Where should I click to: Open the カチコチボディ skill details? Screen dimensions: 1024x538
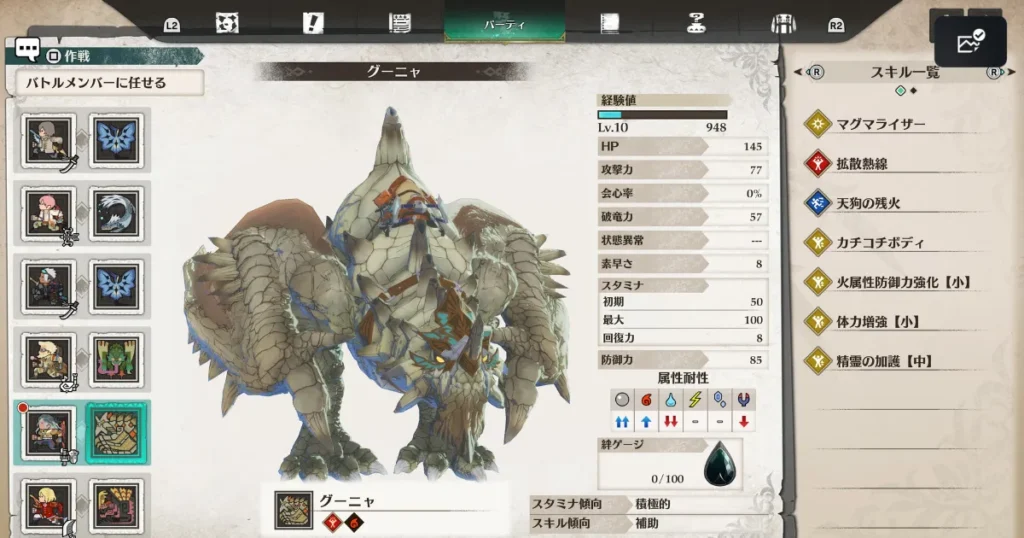pos(880,243)
